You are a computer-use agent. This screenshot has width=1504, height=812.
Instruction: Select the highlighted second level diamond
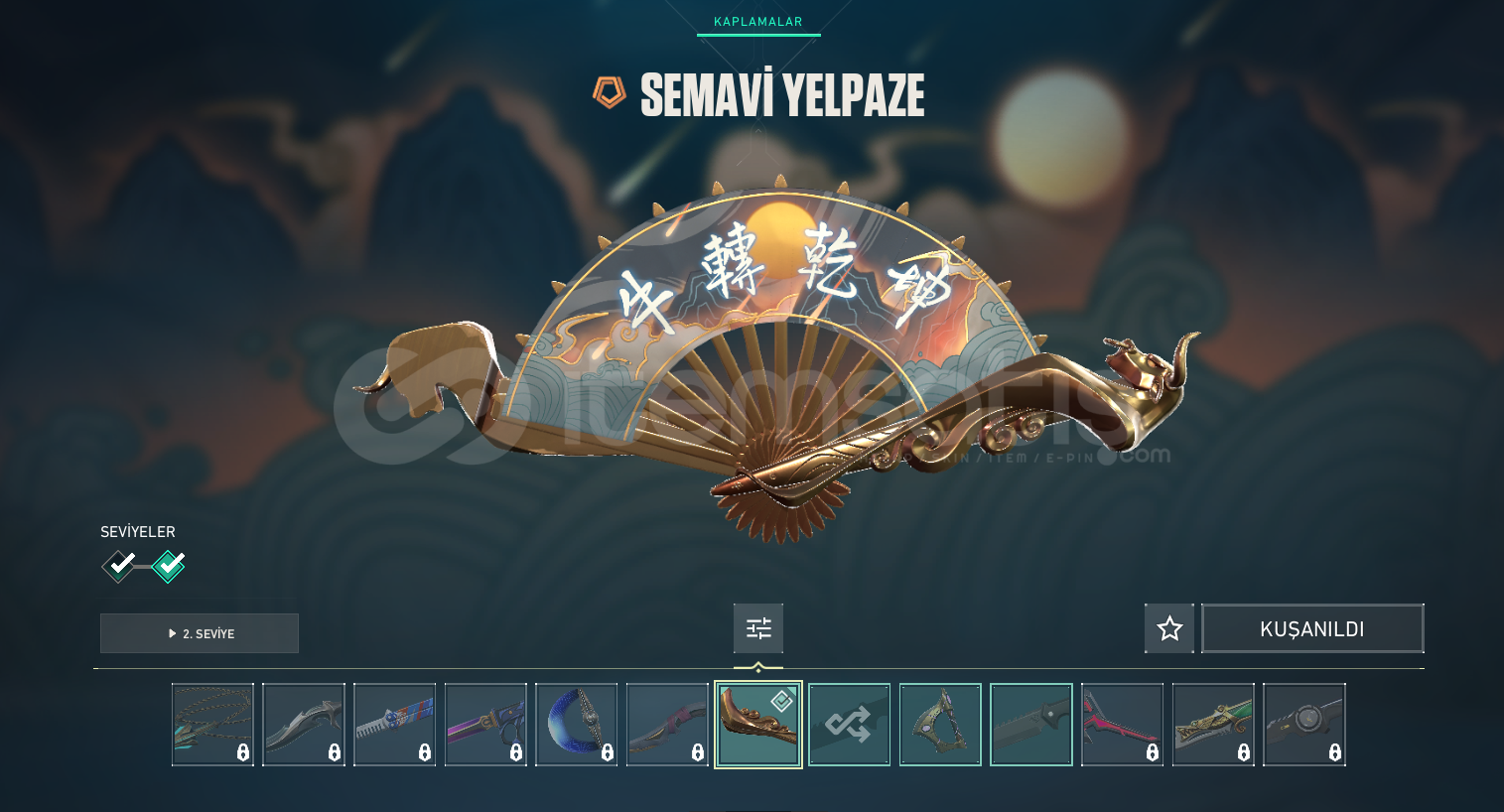click(169, 566)
